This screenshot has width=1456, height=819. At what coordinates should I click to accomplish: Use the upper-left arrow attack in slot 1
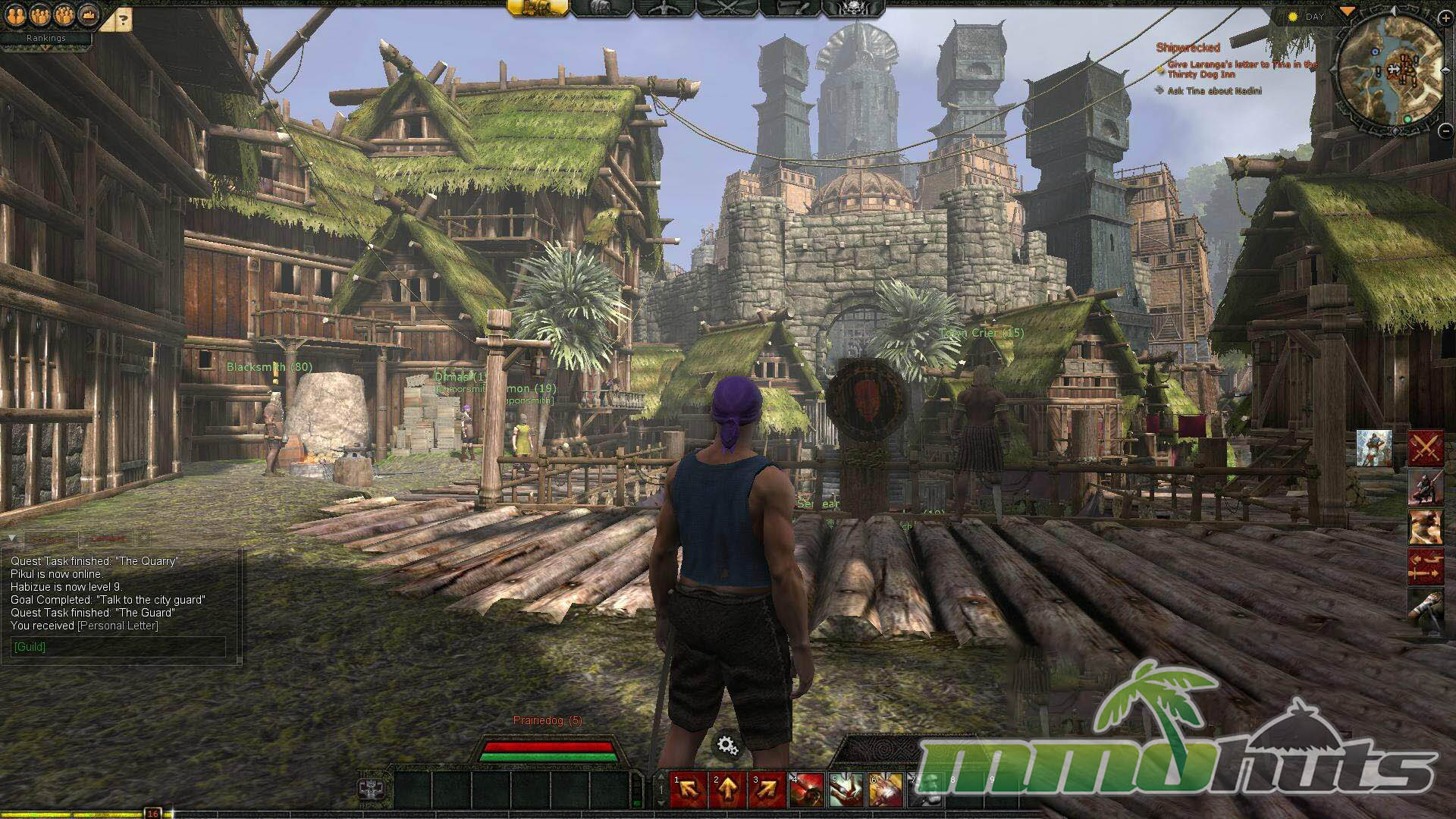(689, 790)
